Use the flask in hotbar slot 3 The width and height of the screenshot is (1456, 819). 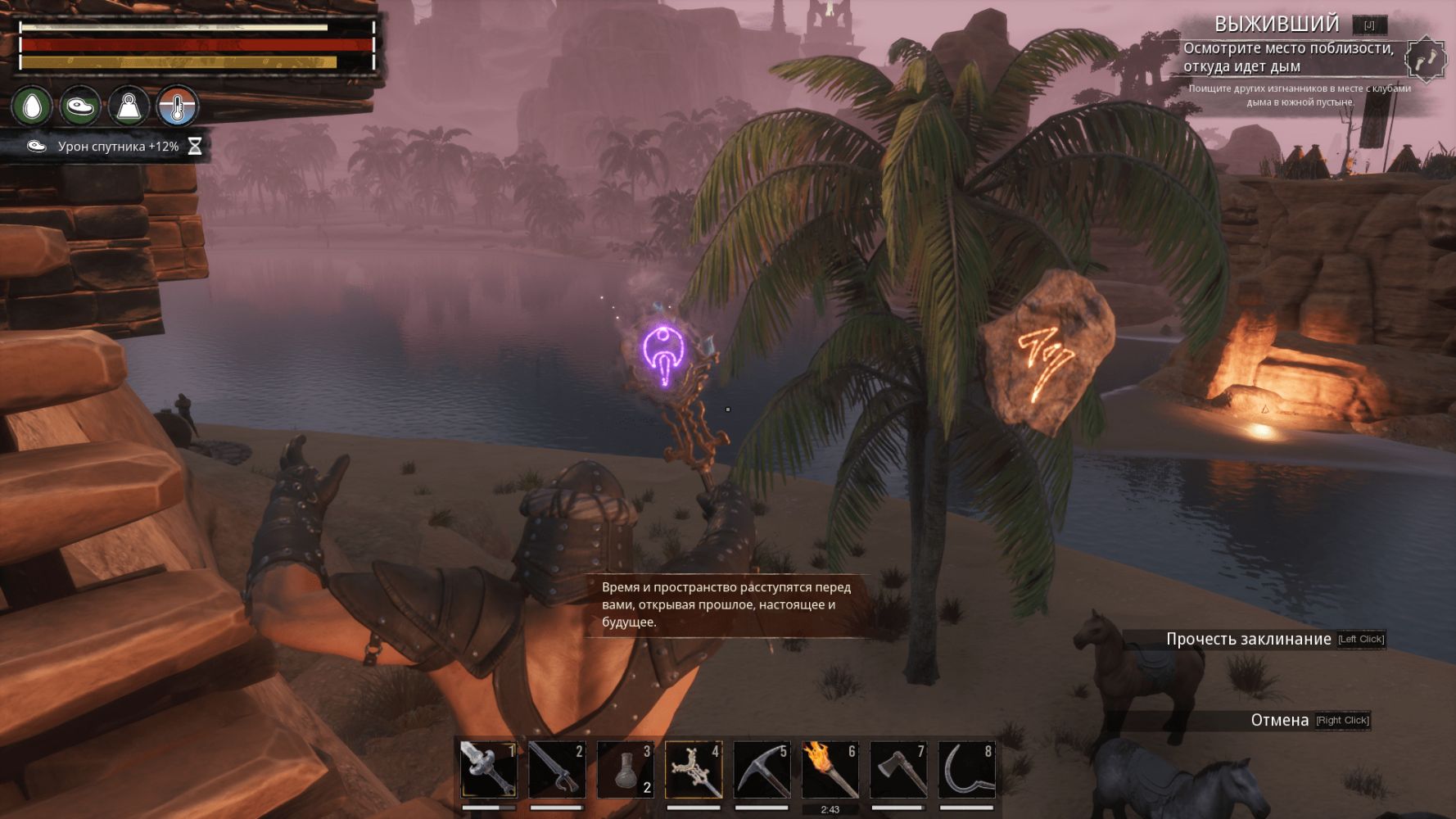pos(625,770)
